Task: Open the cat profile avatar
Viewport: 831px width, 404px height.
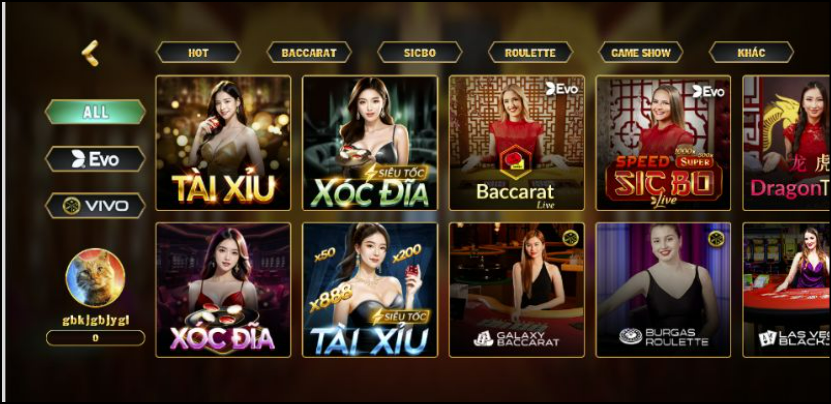Action: (95, 277)
